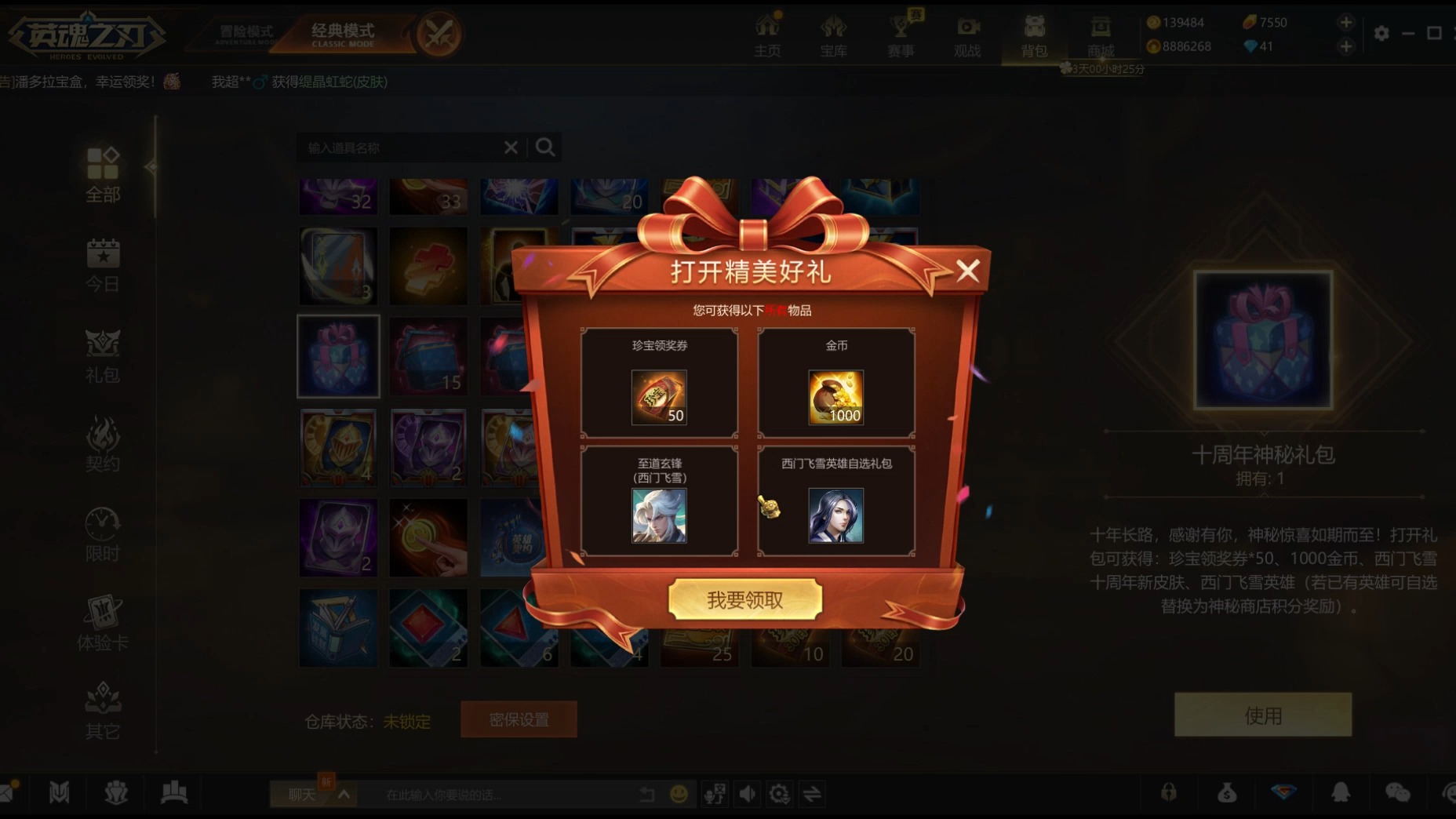Screen dimensions: 1456x819
Task: Open the 宝库 treasury
Action: coord(833,35)
